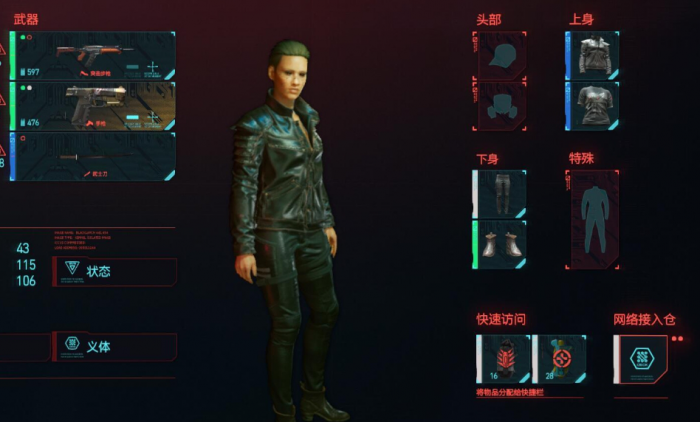Select the equipped leather jacket slot
700x422 pixels.
tap(593, 55)
